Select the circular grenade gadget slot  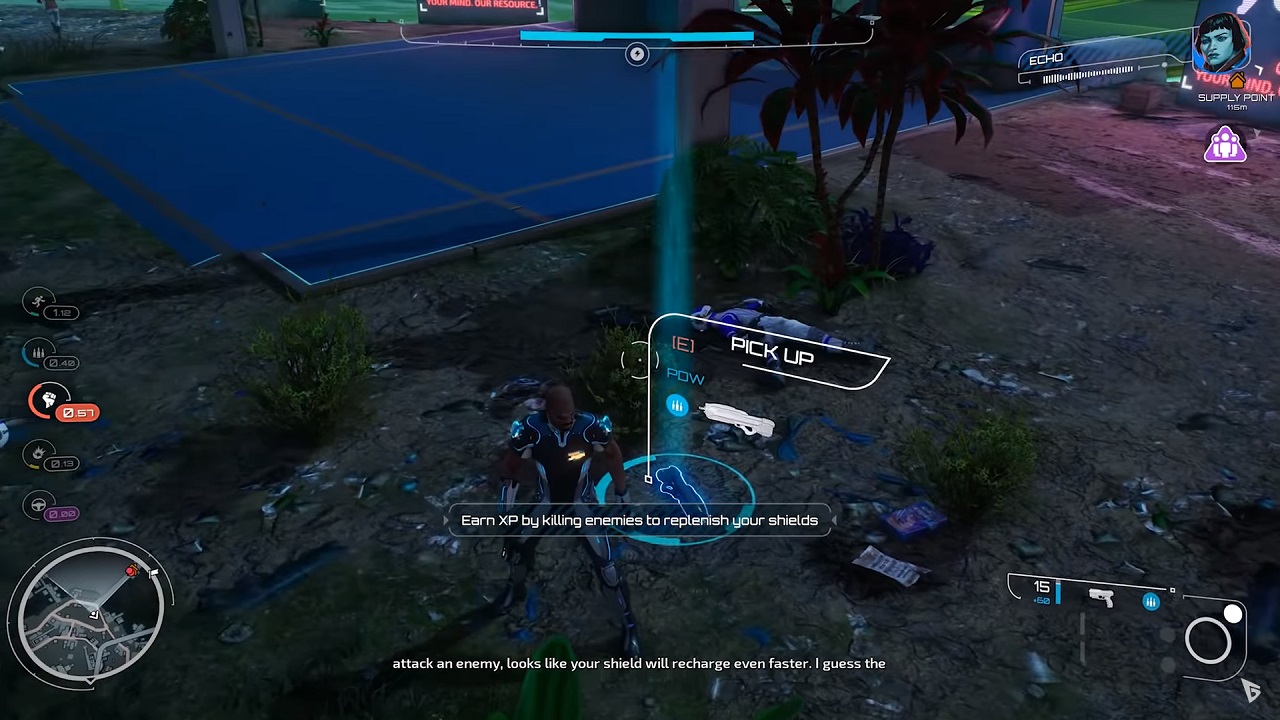[x=1209, y=640]
